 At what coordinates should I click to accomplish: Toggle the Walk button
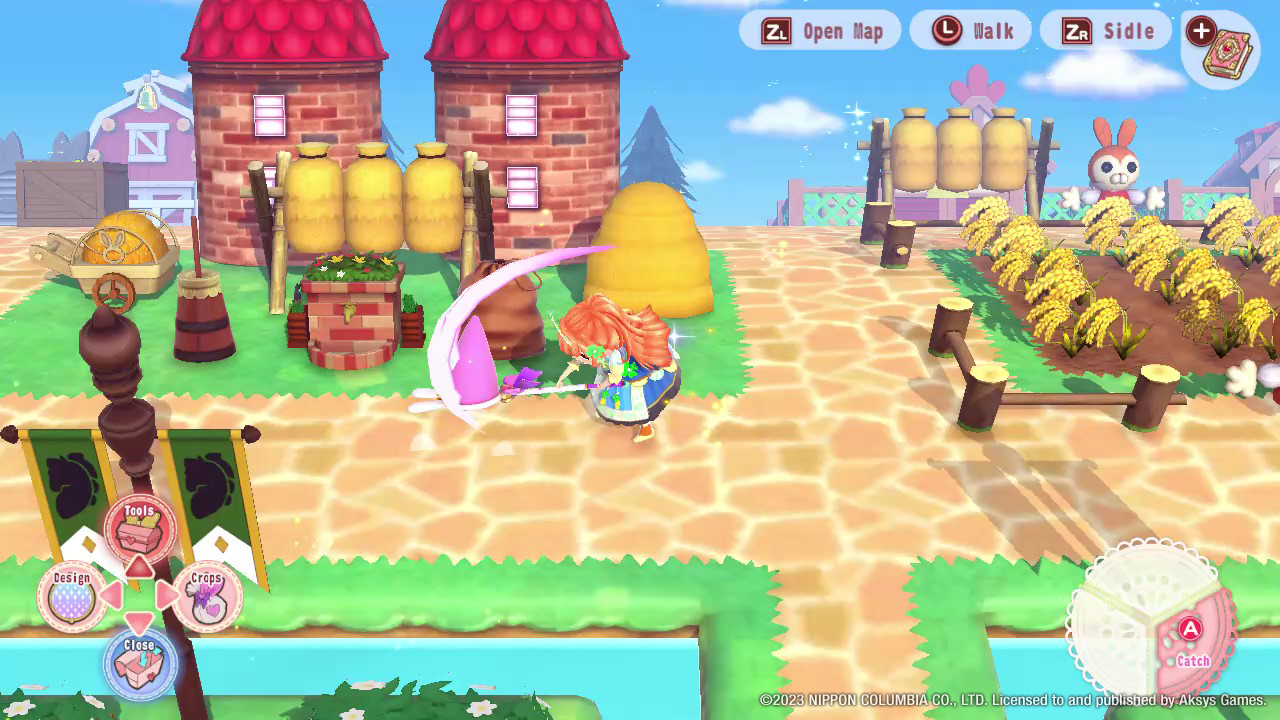971,31
